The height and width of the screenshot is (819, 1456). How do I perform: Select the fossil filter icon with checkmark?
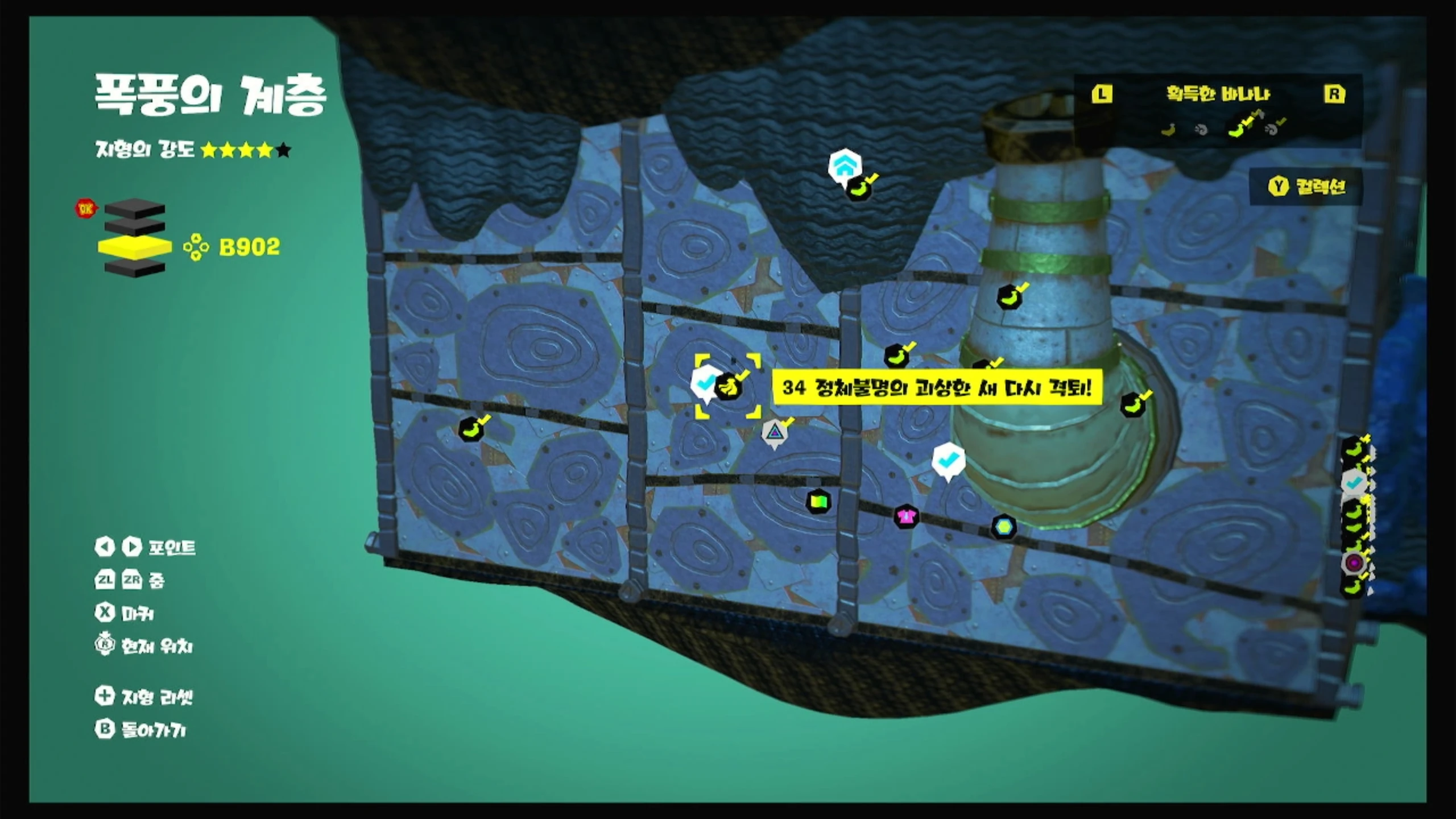tap(1273, 130)
